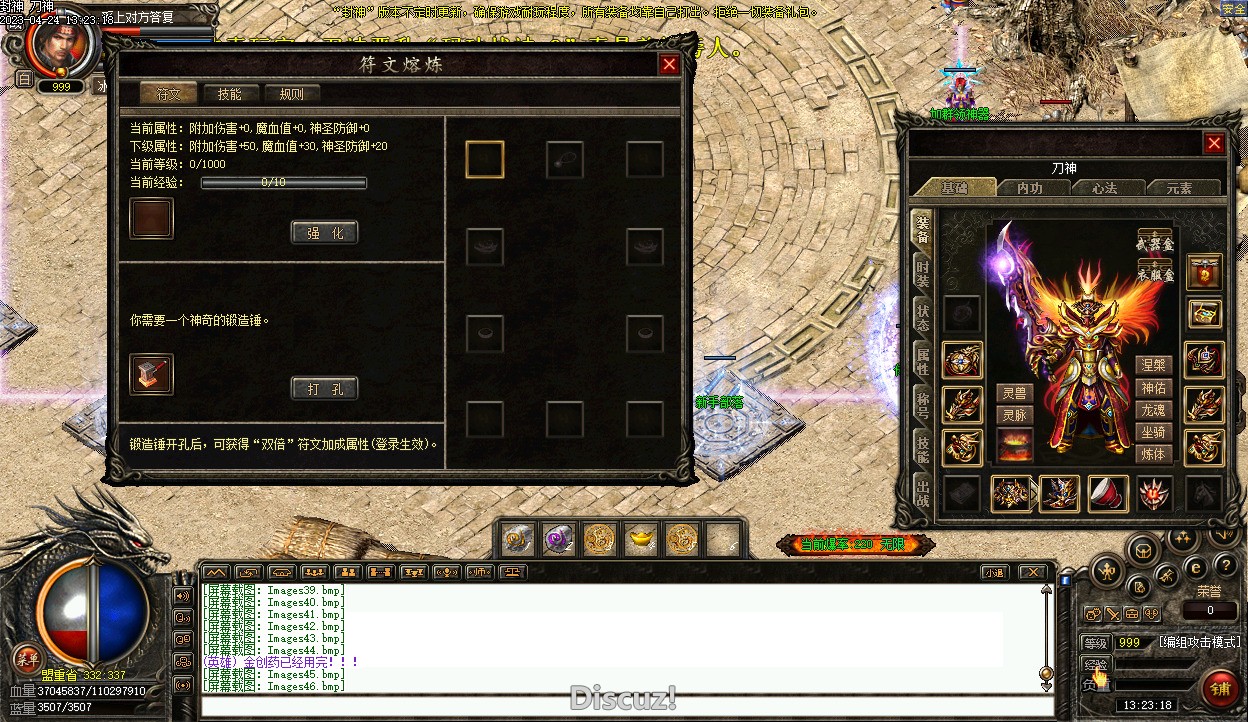Select the forging hammer item slot
The image size is (1248, 722).
[x=151, y=374]
